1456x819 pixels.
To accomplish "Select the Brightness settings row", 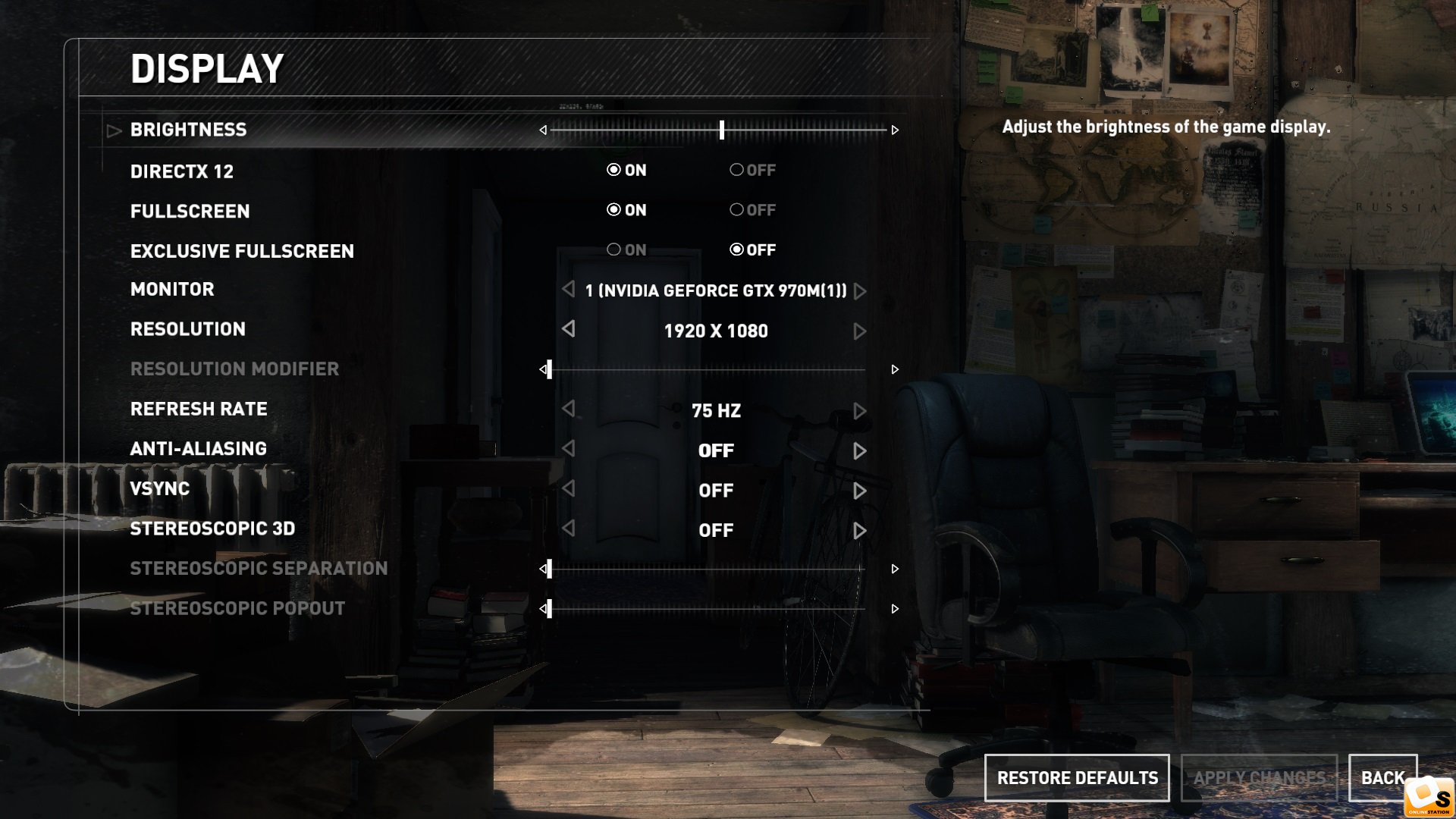I will click(188, 130).
